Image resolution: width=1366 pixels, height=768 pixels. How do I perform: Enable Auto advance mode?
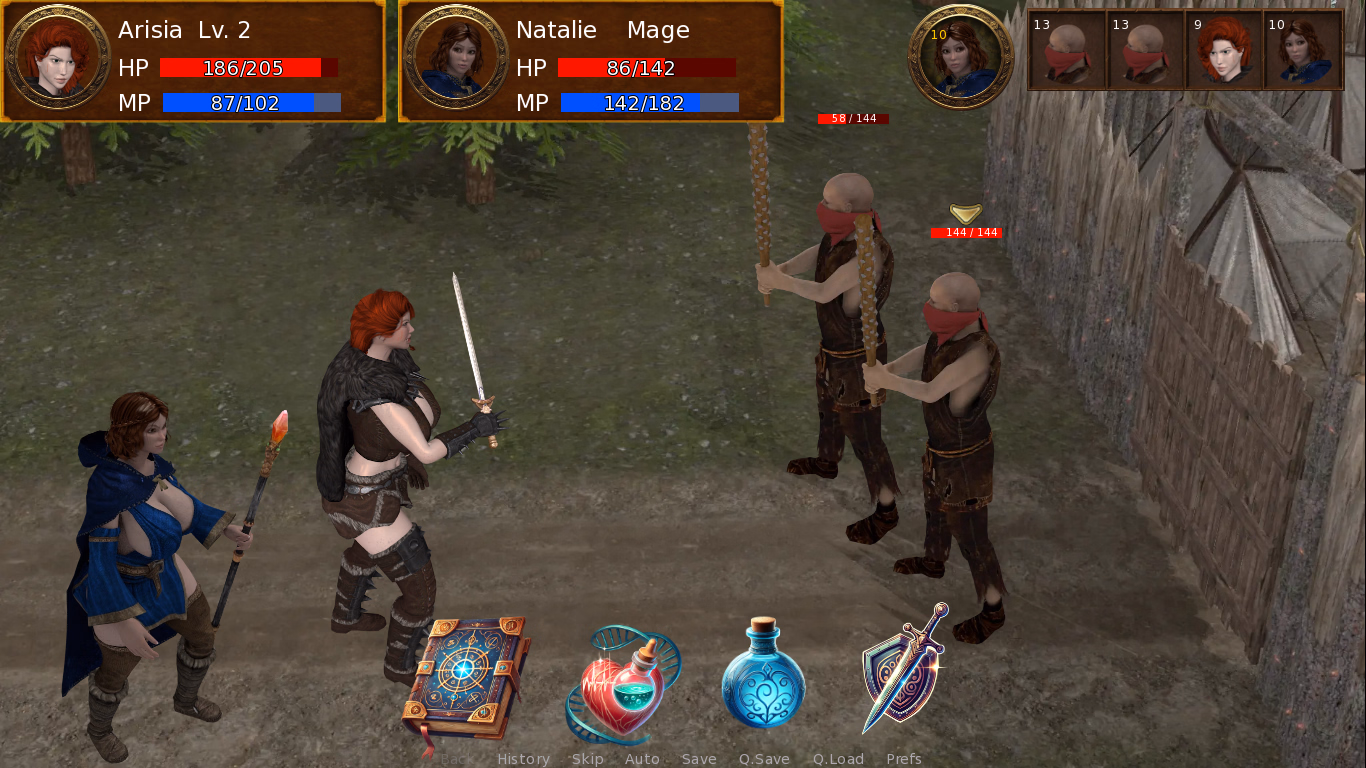pyautogui.click(x=642, y=759)
